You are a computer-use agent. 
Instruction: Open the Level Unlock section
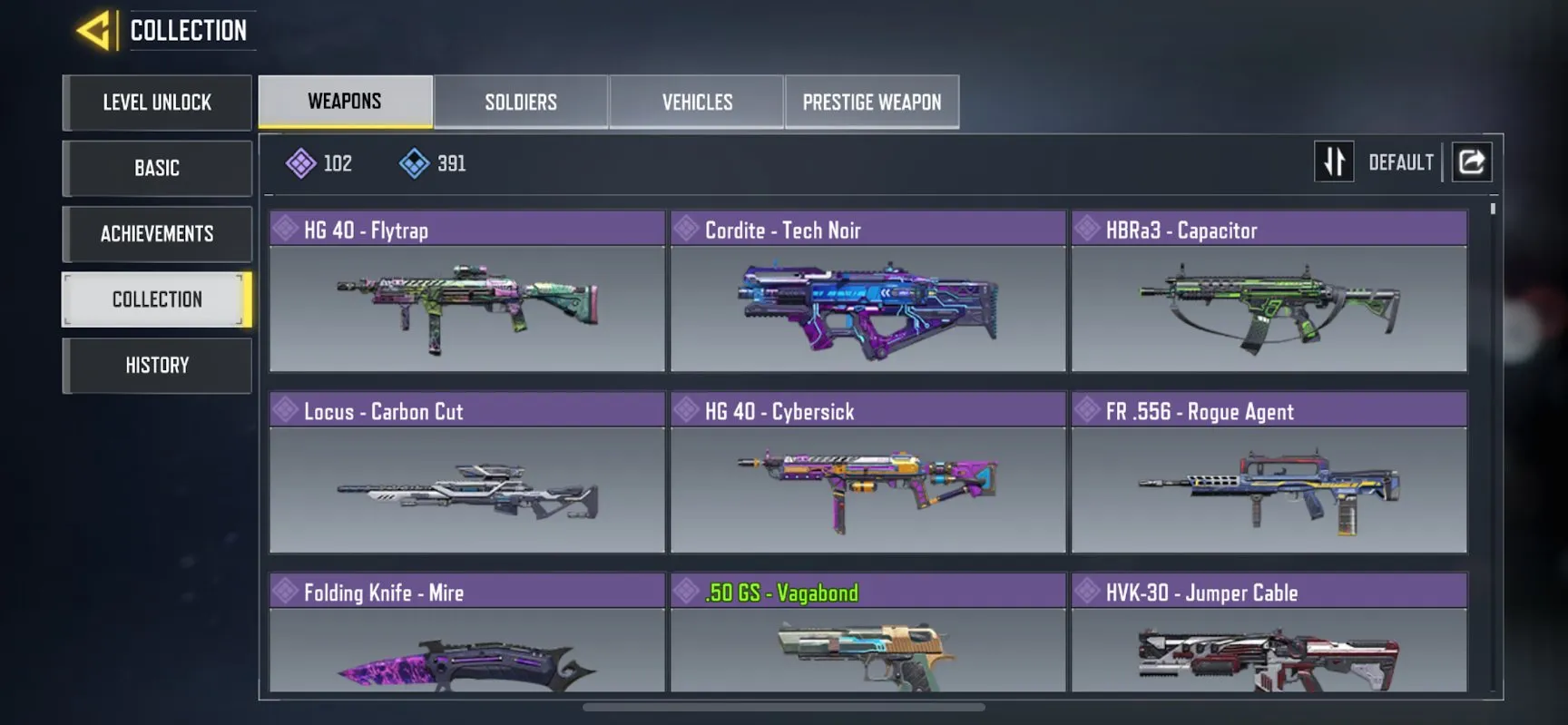[157, 103]
